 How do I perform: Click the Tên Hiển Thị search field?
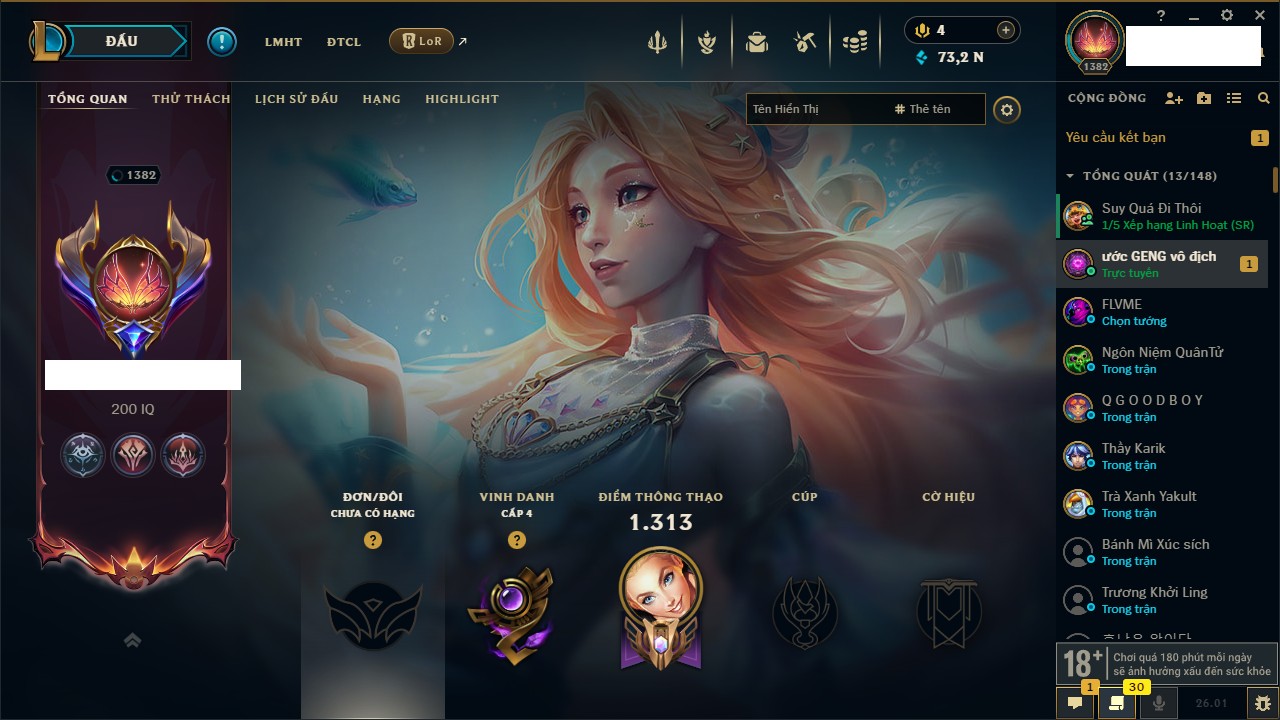(815, 109)
